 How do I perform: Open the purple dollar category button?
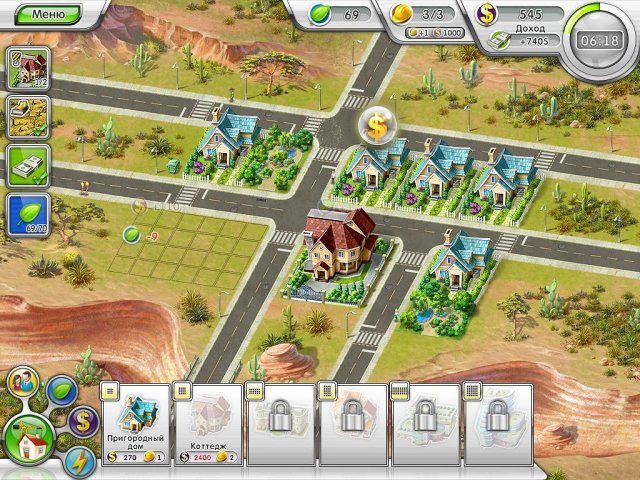point(83,421)
